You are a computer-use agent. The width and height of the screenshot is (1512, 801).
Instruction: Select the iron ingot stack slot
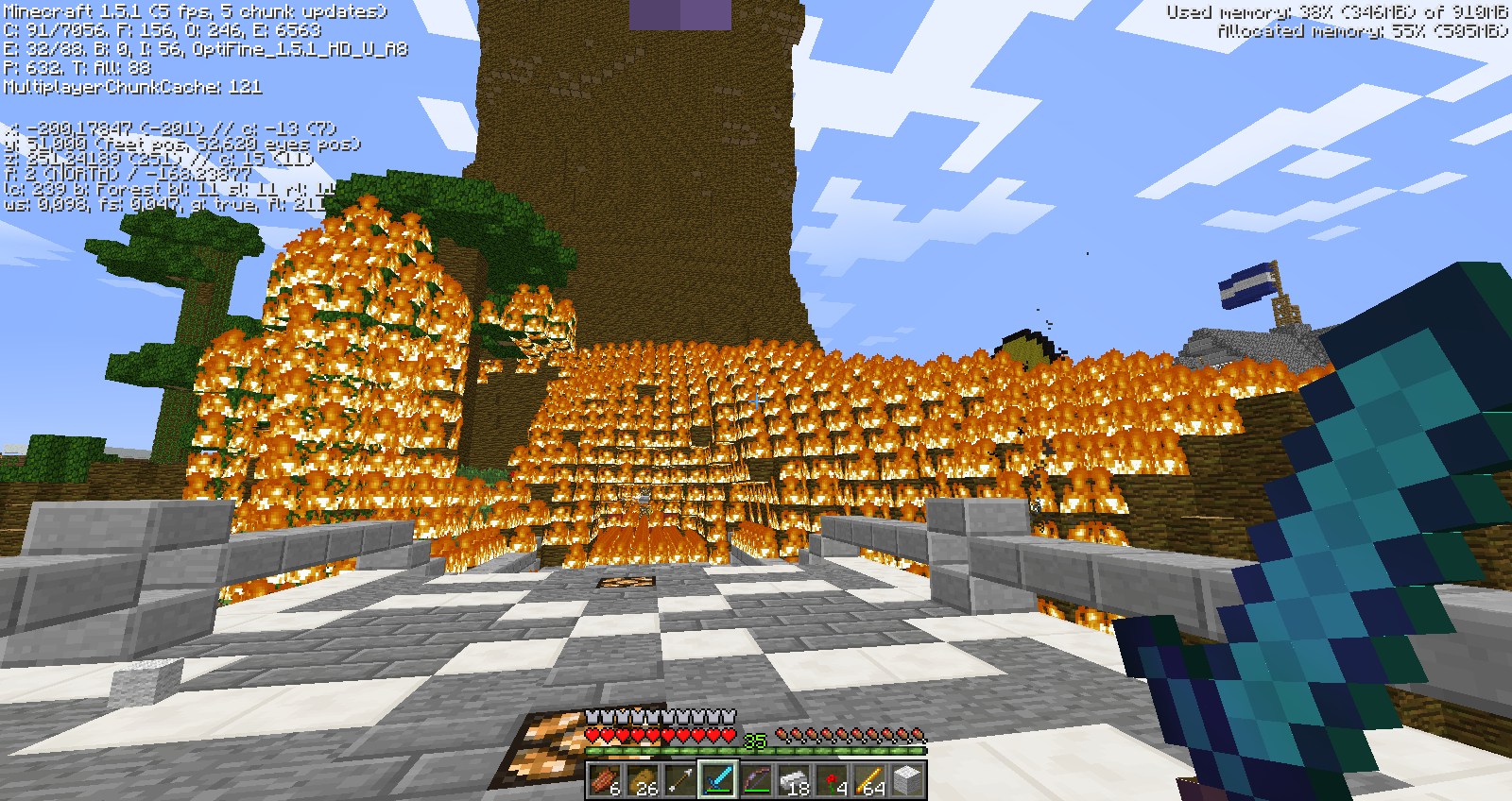794,780
